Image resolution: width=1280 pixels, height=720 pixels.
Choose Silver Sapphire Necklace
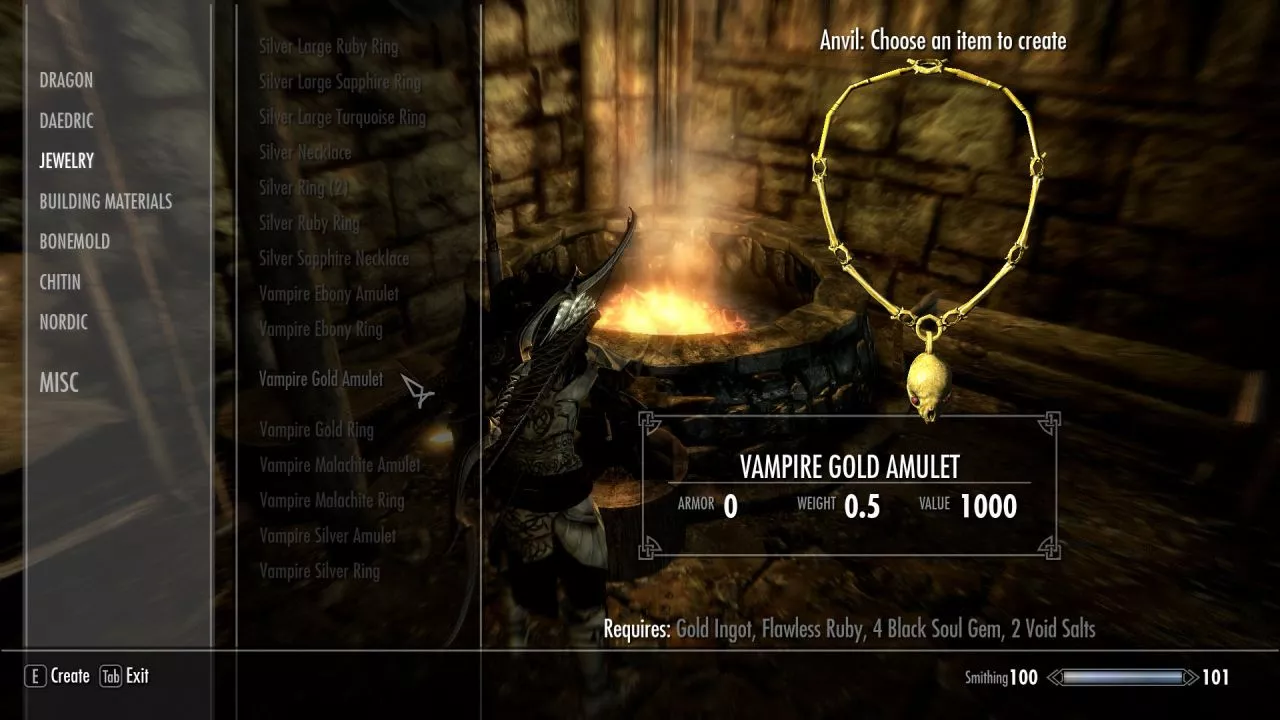(334, 258)
